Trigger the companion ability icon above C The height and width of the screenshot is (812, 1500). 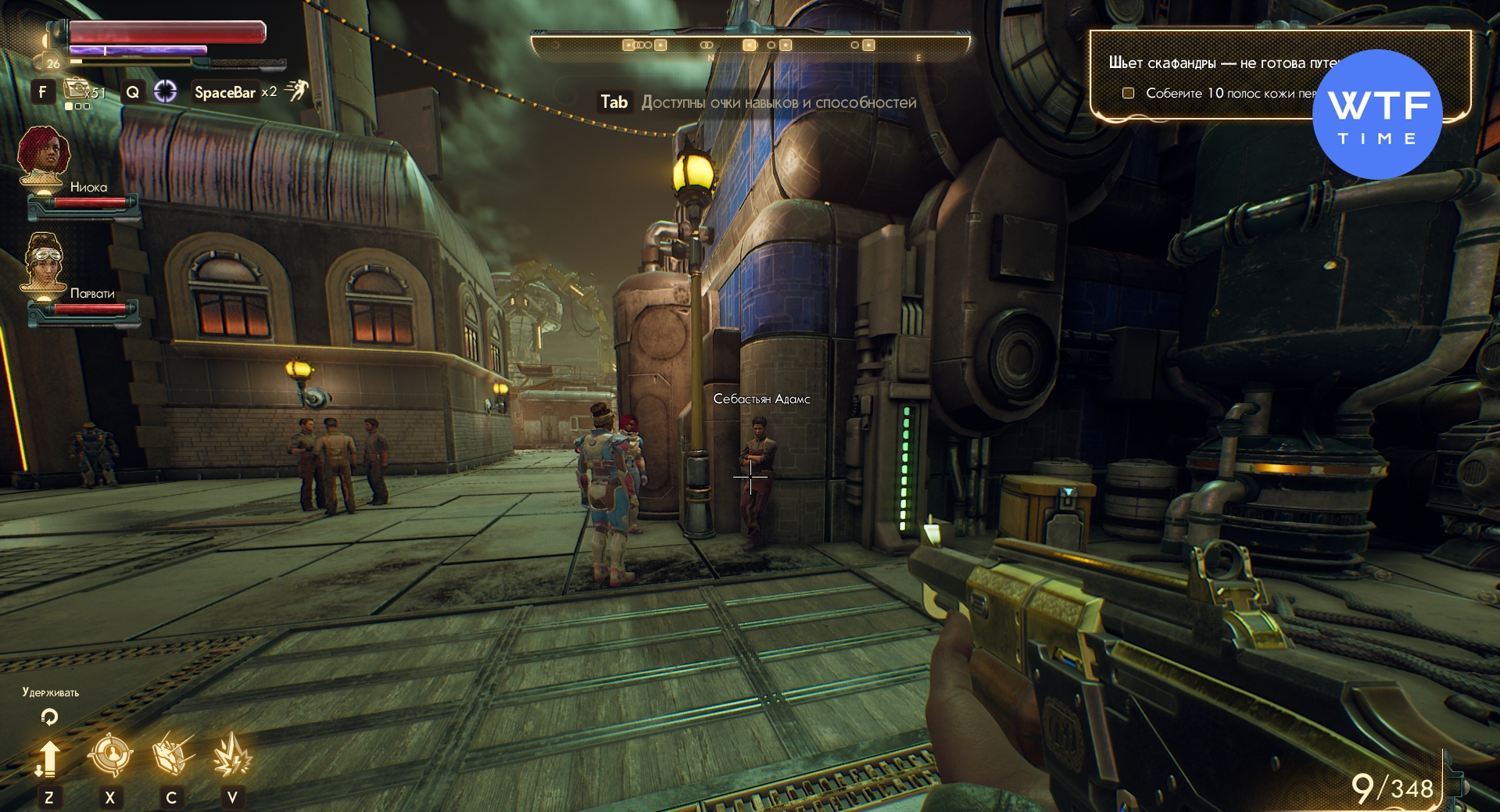pyautogui.click(x=171, y=755)
